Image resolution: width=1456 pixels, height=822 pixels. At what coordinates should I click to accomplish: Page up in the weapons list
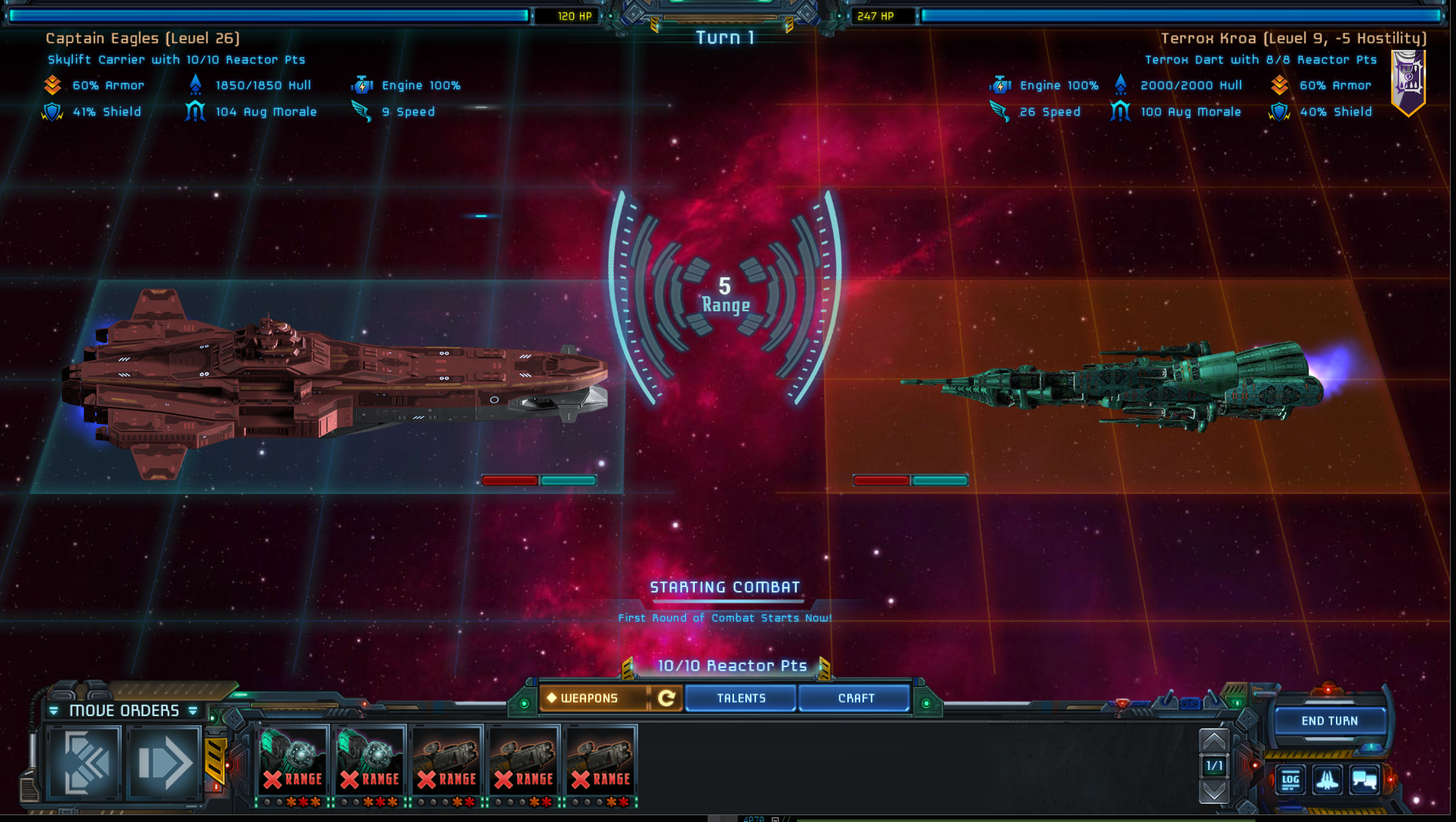tap(1214, 740)
